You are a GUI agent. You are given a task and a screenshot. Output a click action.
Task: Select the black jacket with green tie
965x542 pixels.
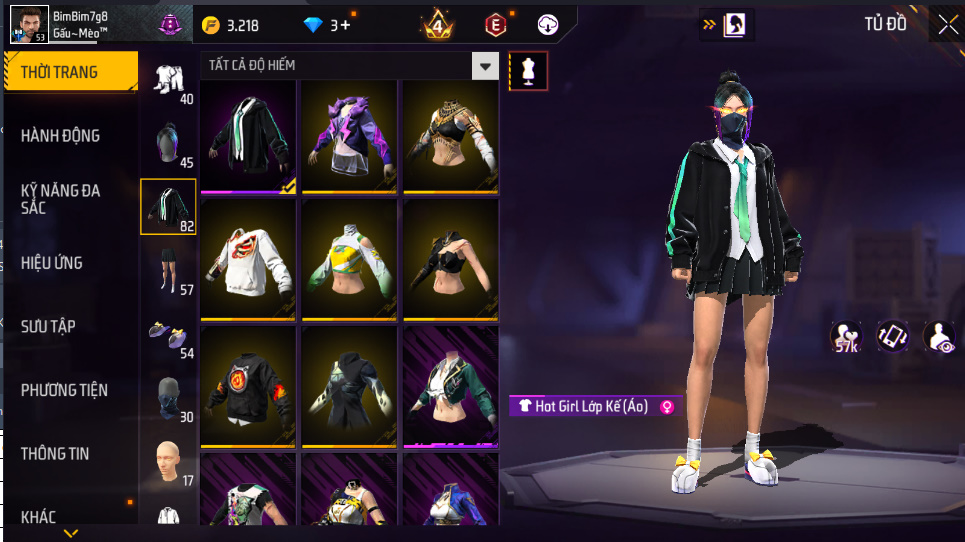coord(248,136)
